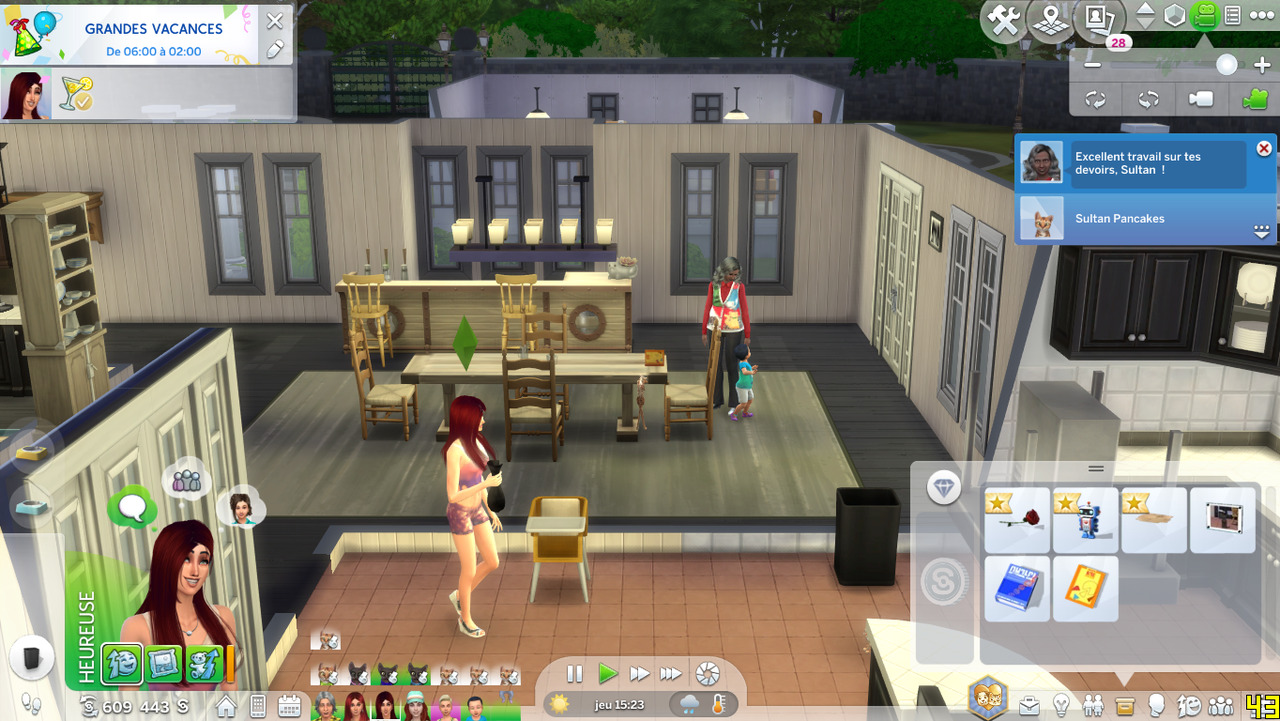Dismiss the homework notification with the red X
This screenshot has width=1280, height=721.
point(1264,148)
